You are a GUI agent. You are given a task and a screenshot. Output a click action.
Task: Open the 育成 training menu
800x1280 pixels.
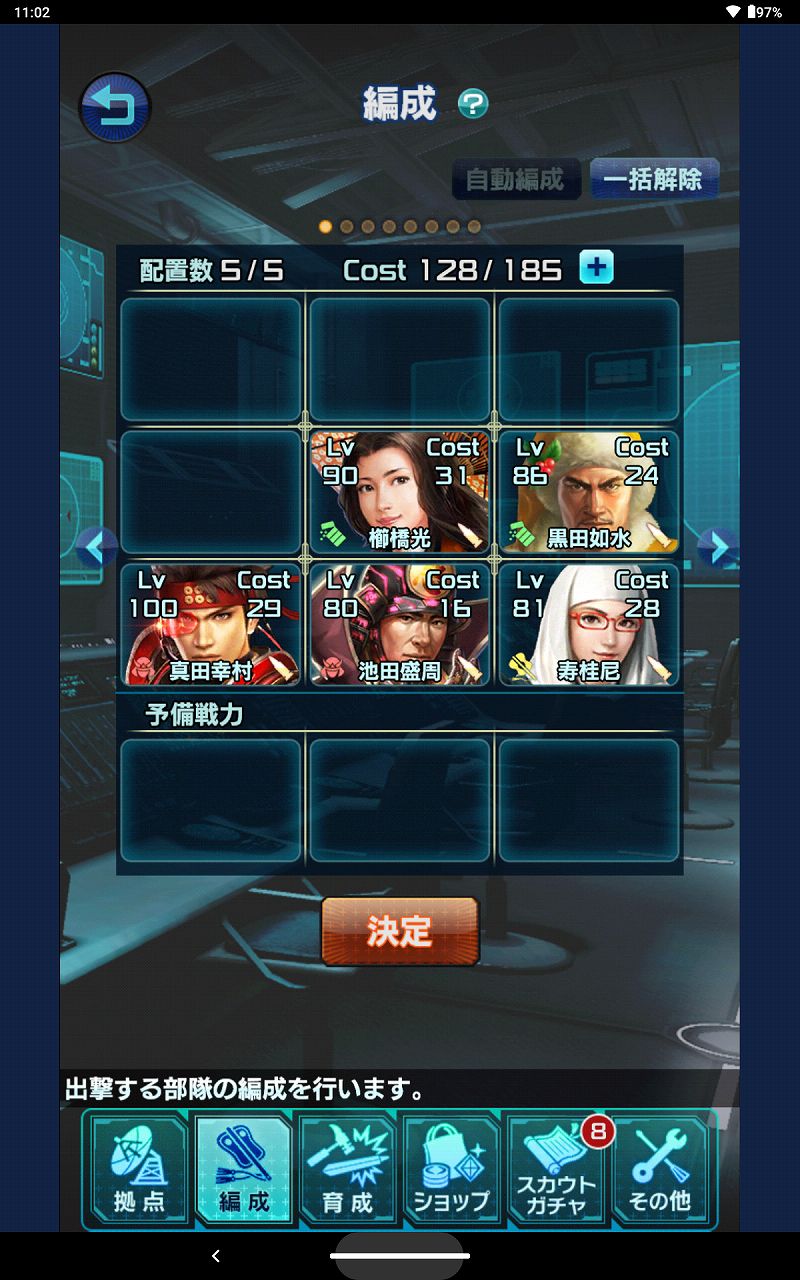[x=347, y=1169]
